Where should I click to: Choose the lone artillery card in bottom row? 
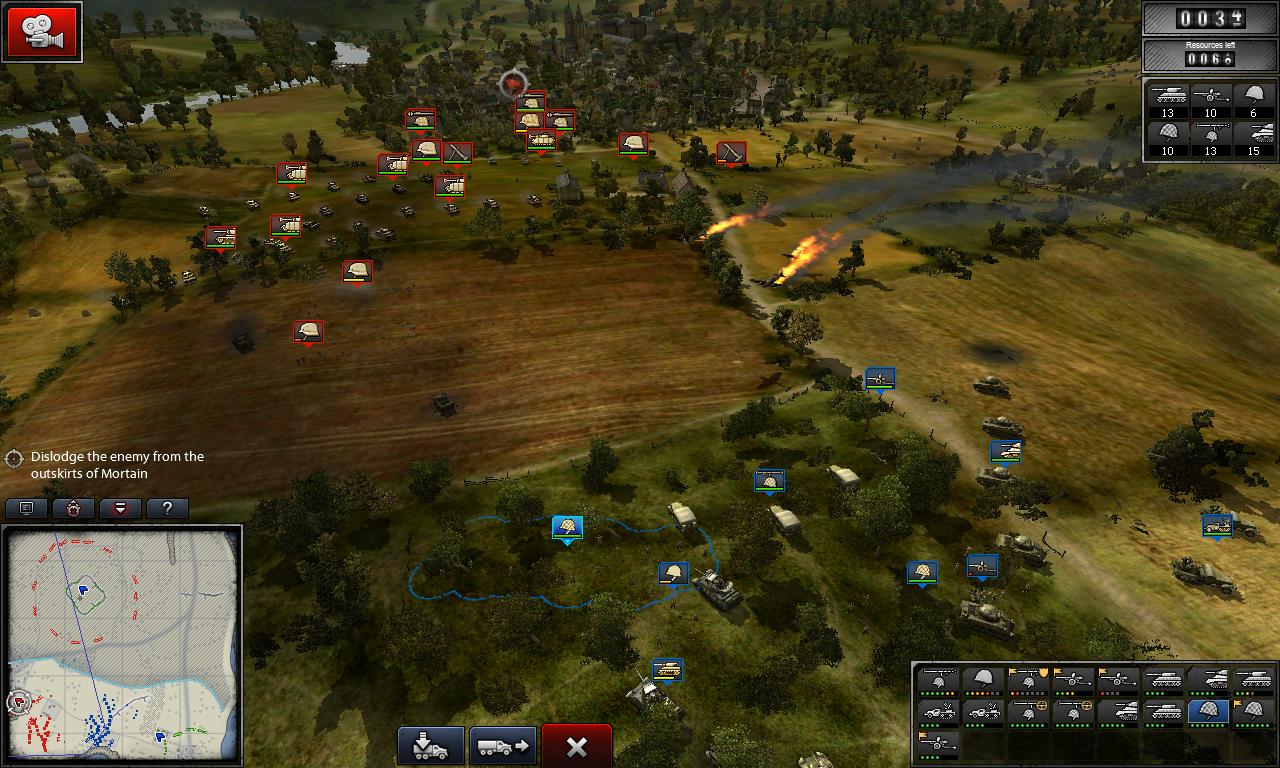(x=938, y=745)
